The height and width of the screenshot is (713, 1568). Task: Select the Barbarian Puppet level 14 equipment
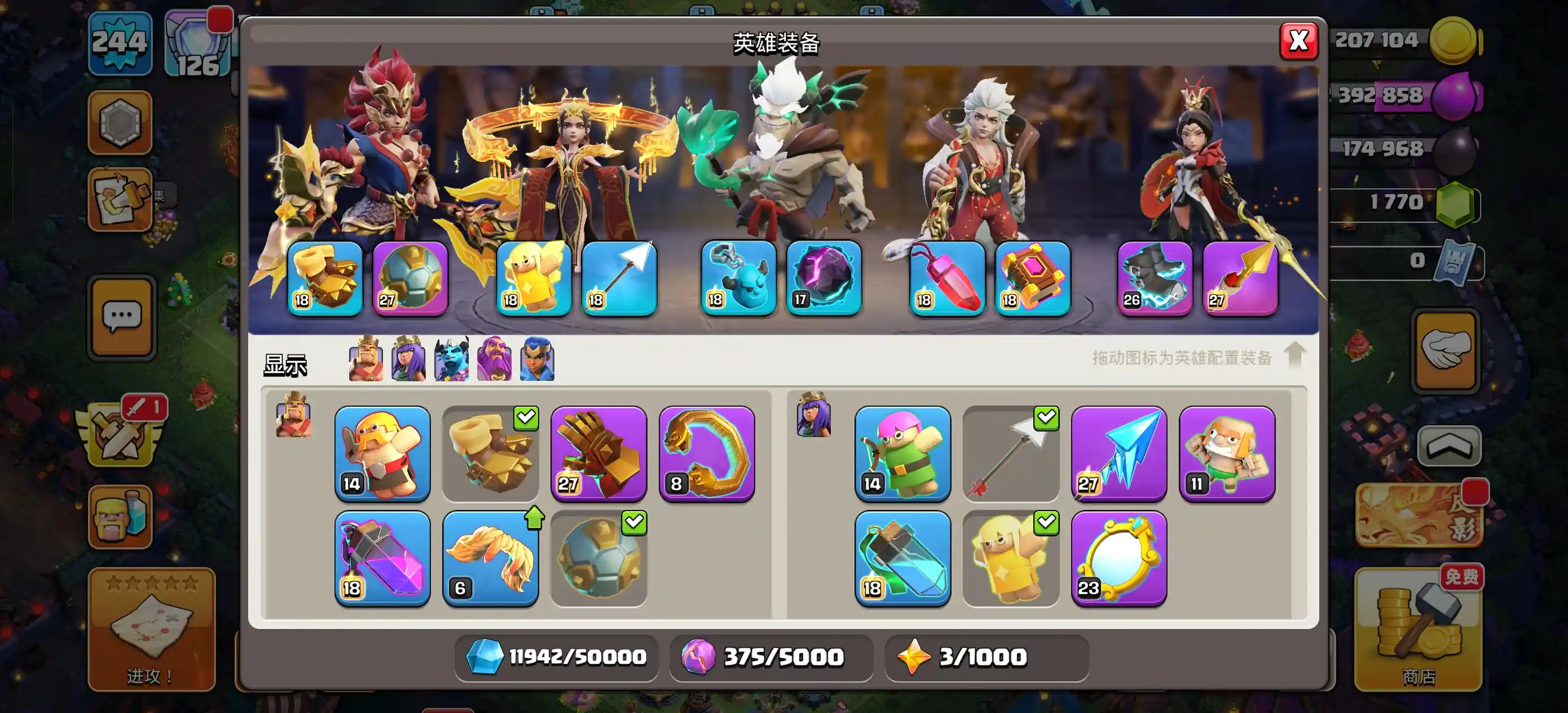pos(382,453)
